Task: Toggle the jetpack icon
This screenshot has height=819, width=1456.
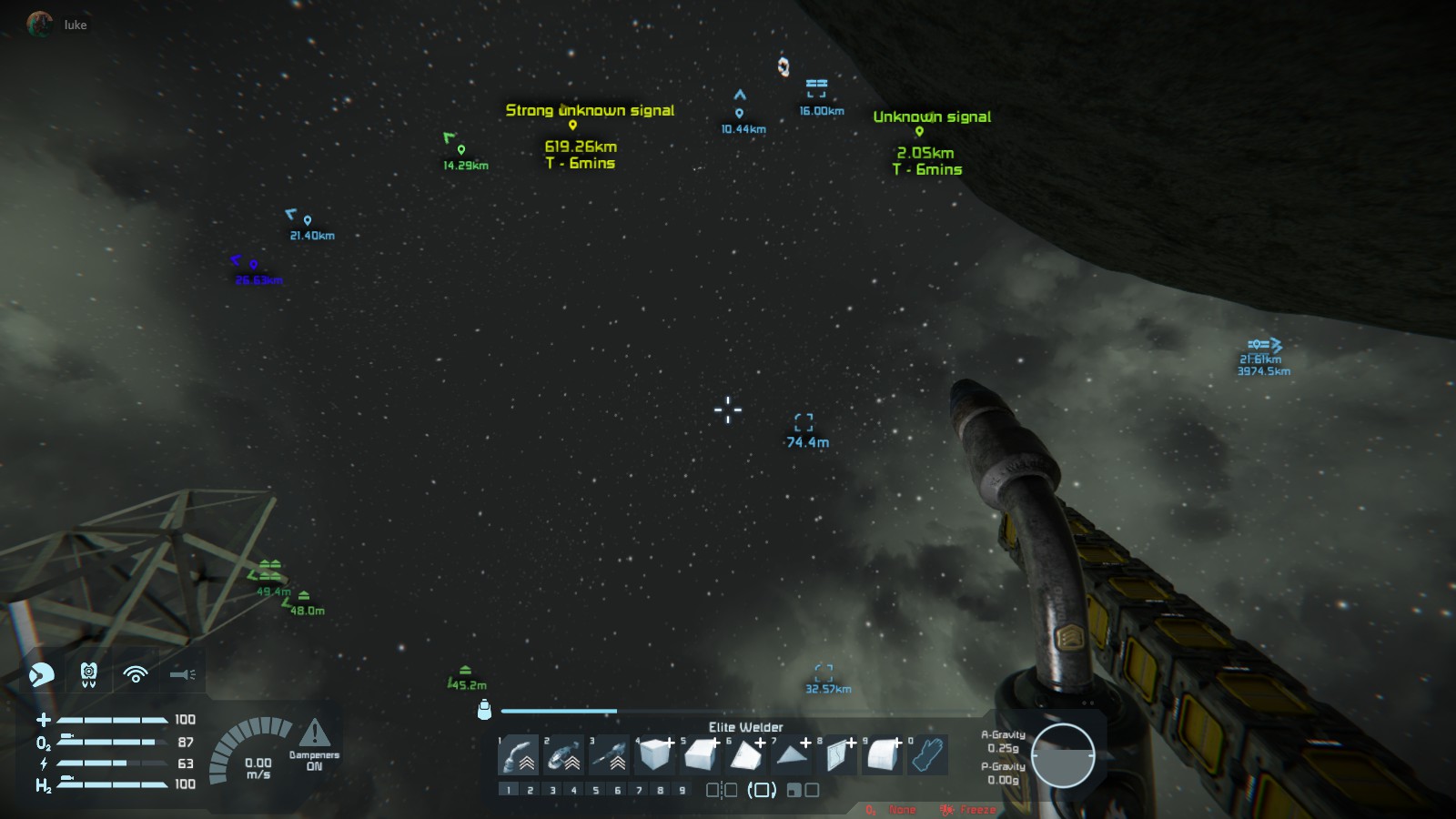Action: [x=88, y=674]
